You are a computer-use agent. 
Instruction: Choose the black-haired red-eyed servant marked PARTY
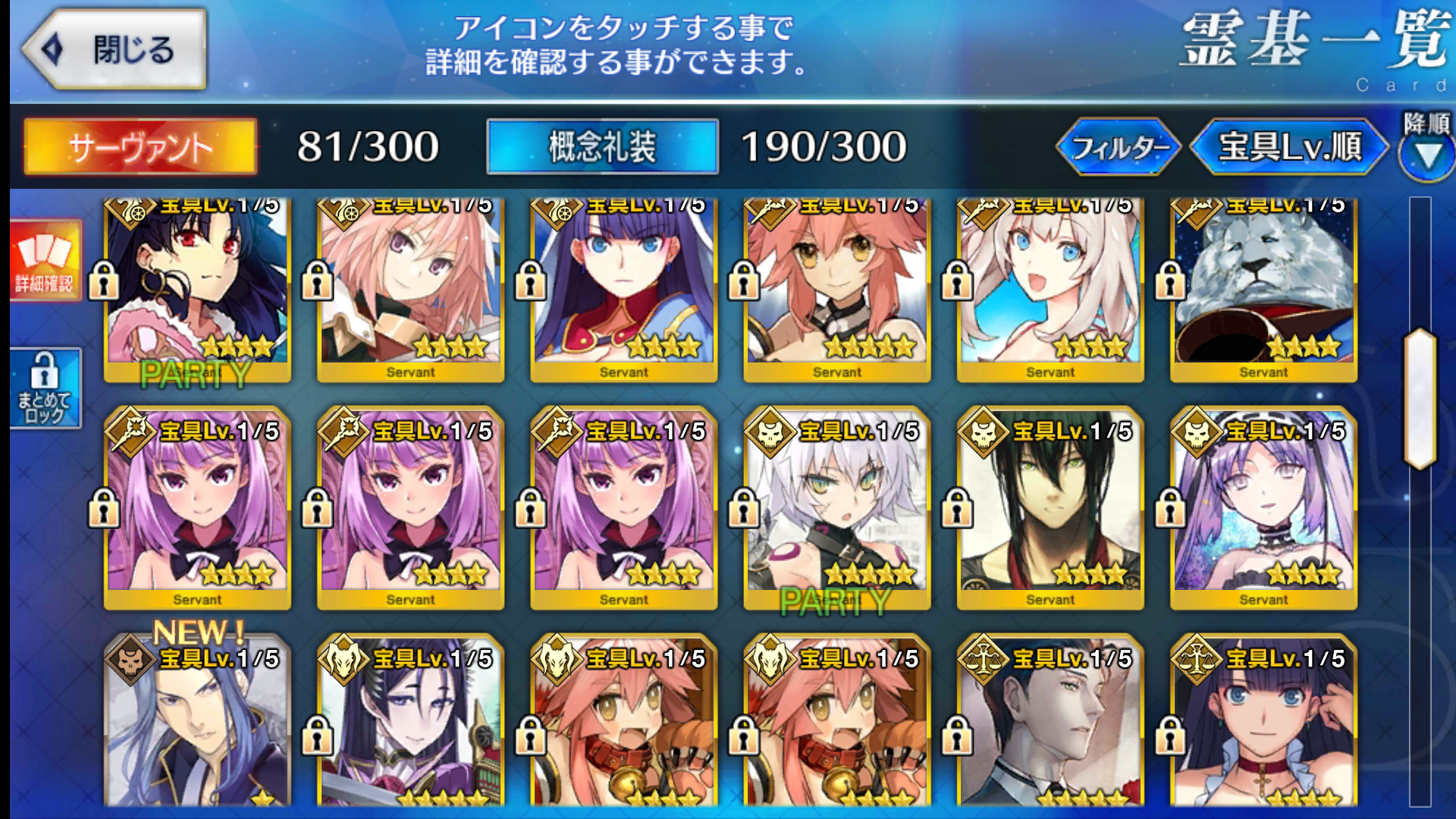pos(197,288)
